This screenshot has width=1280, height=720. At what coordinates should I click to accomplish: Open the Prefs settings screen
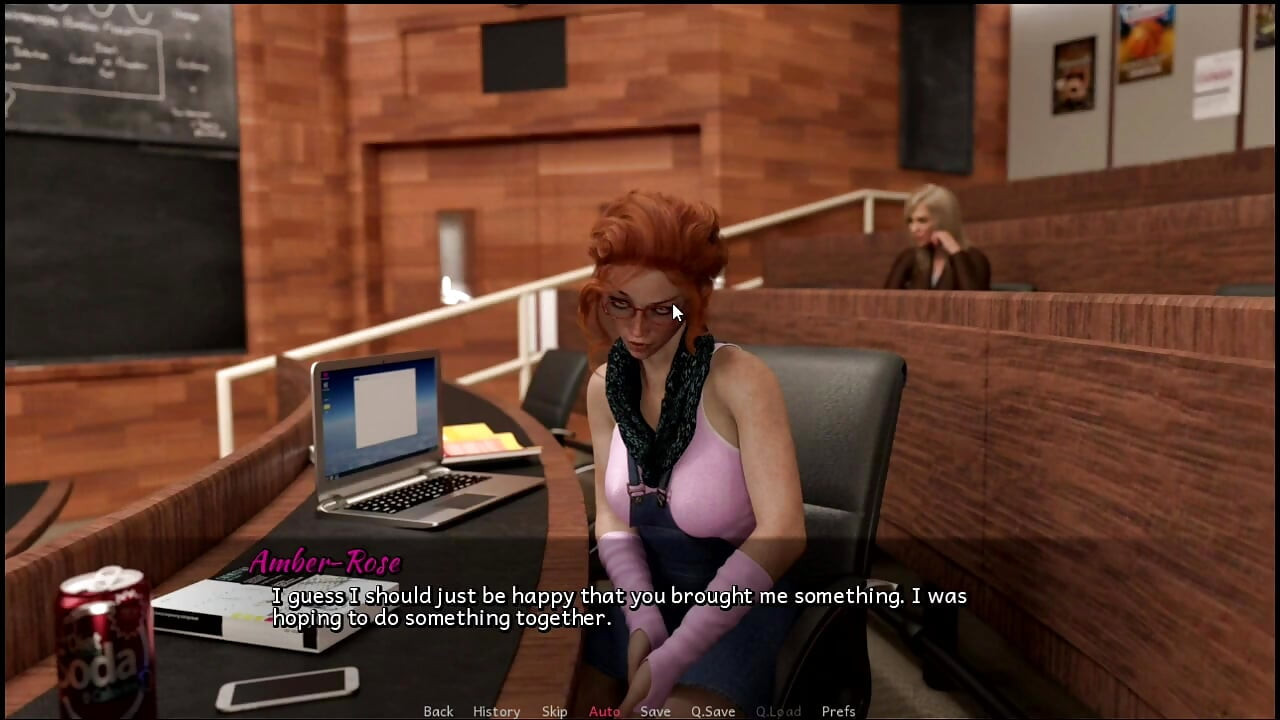pos(839,711)
